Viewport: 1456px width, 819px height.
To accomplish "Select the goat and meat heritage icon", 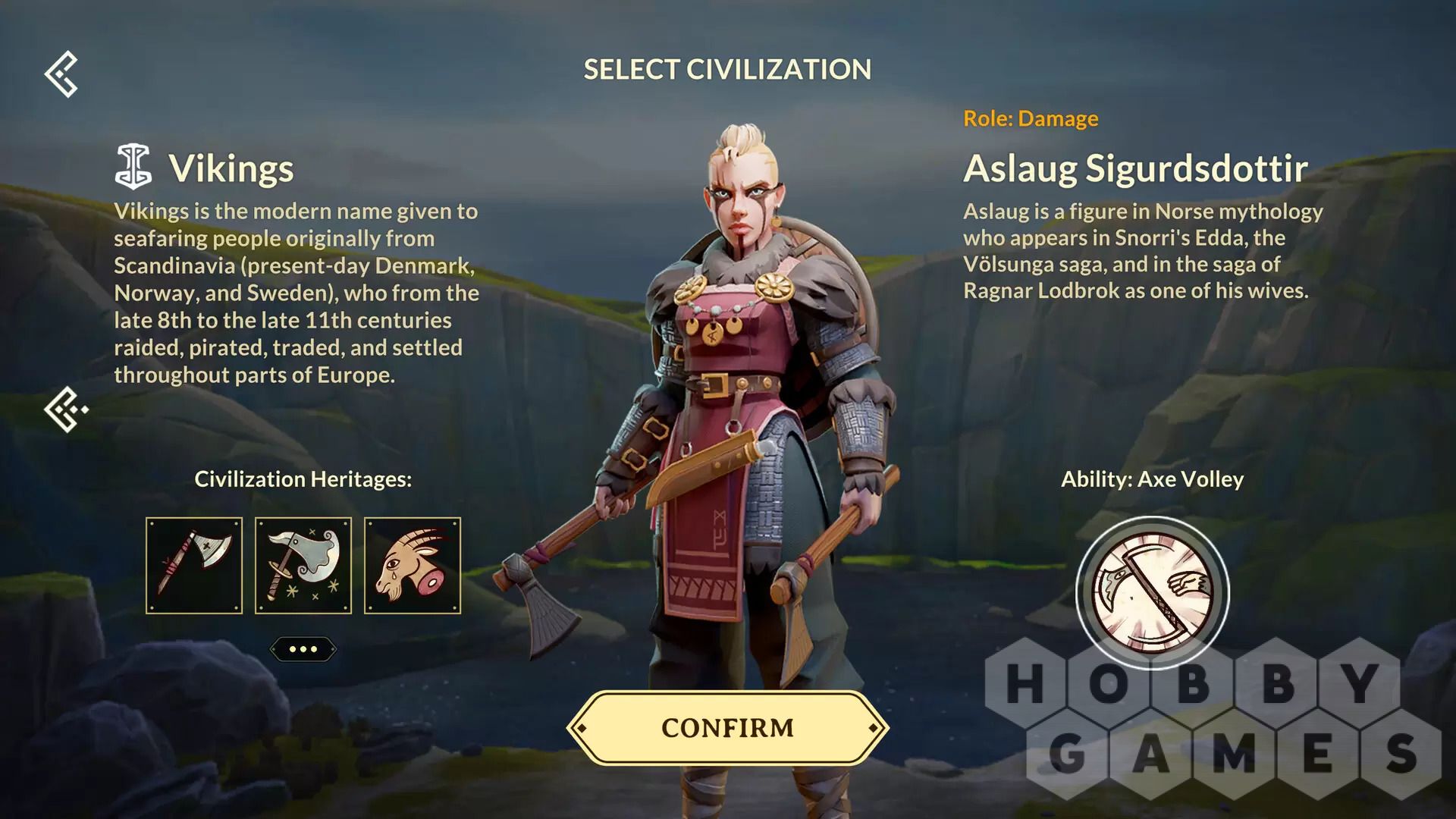I will point(413,566).
